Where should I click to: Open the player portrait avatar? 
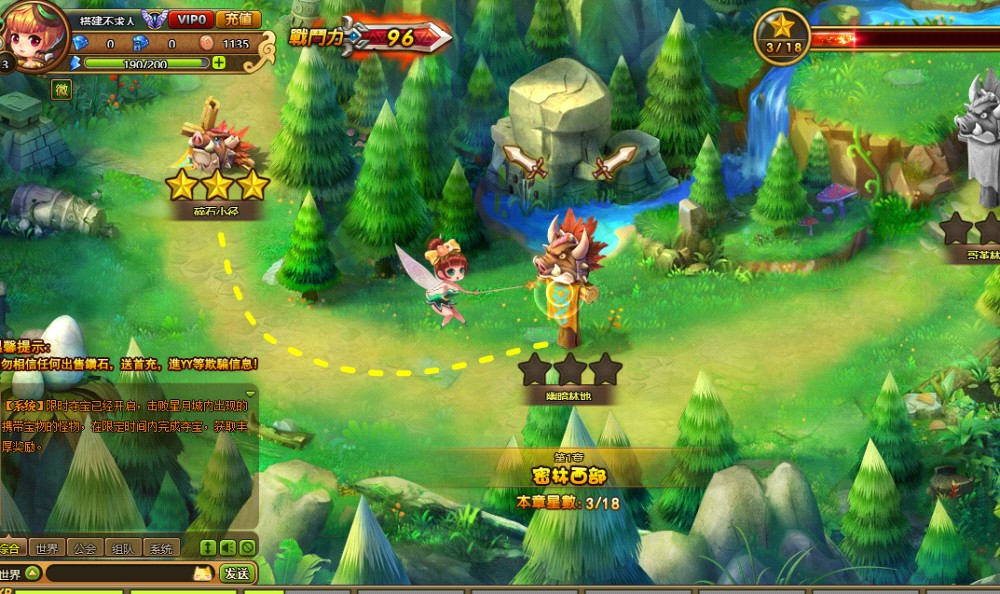pos(32,38)
